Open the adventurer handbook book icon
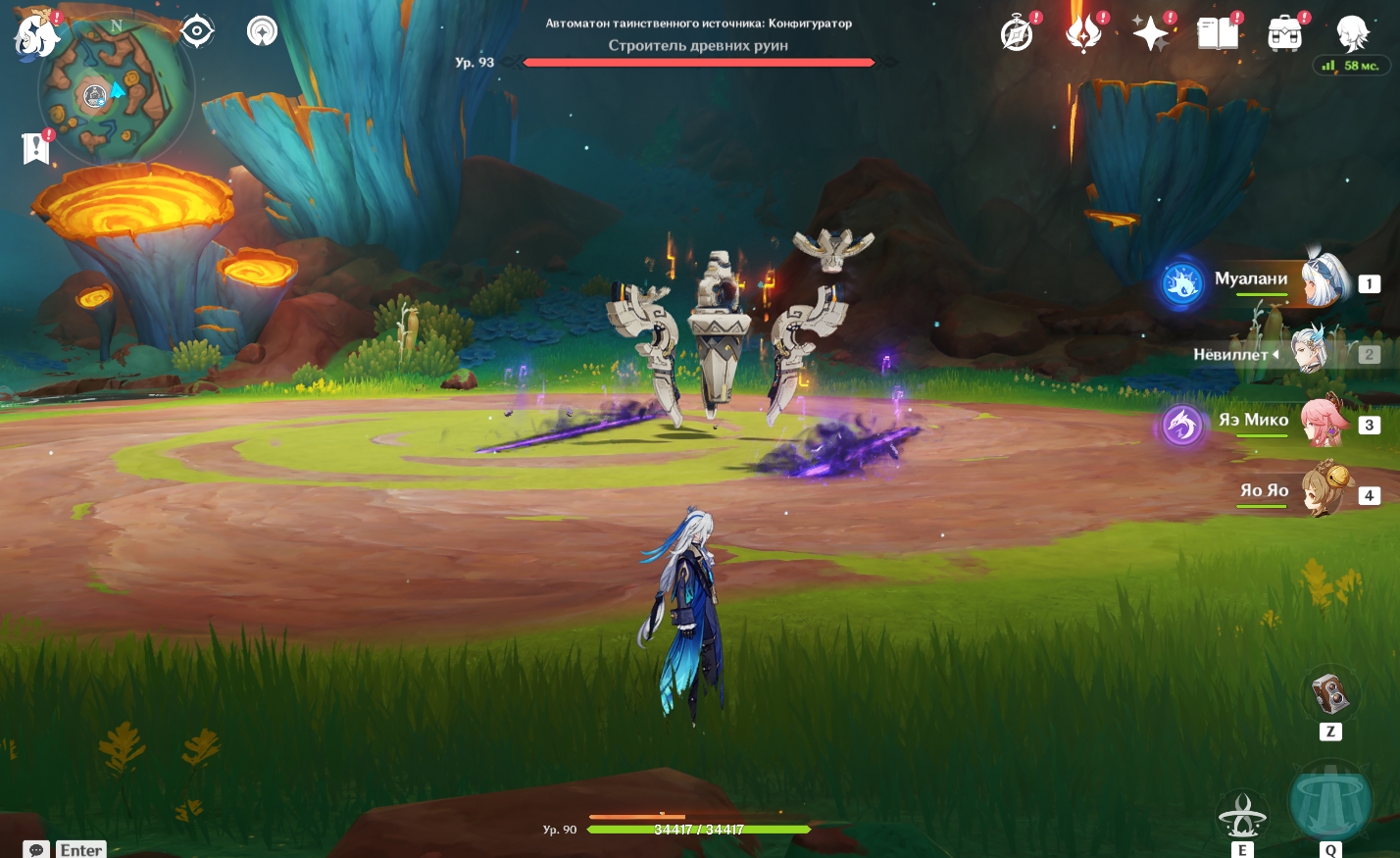This screenshot has height=858, width=1400. [x=1218, y=34]
